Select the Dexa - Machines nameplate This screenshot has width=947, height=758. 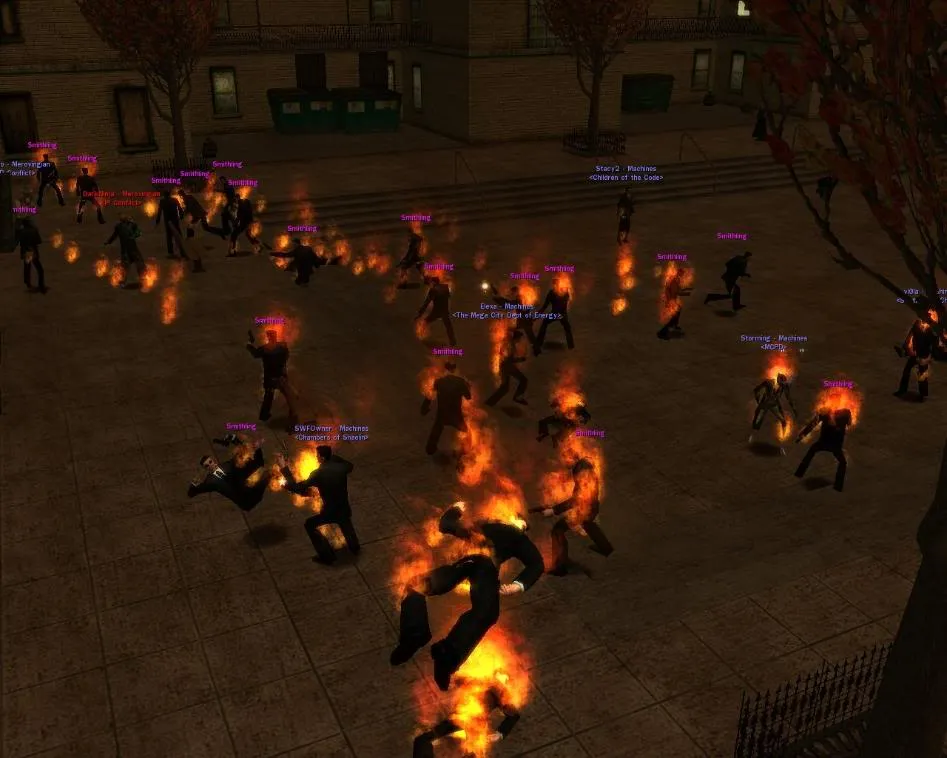(507, 307)
